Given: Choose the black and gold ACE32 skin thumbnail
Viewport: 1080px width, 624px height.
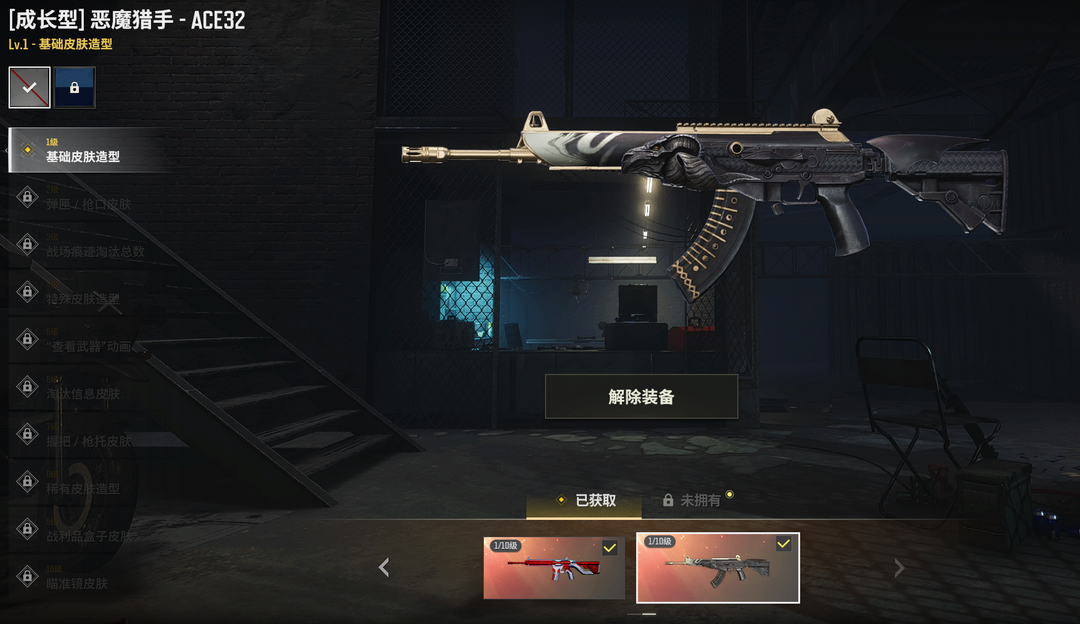Looking at the screenshot, I should pyautogui.click(x=718, y=568).
